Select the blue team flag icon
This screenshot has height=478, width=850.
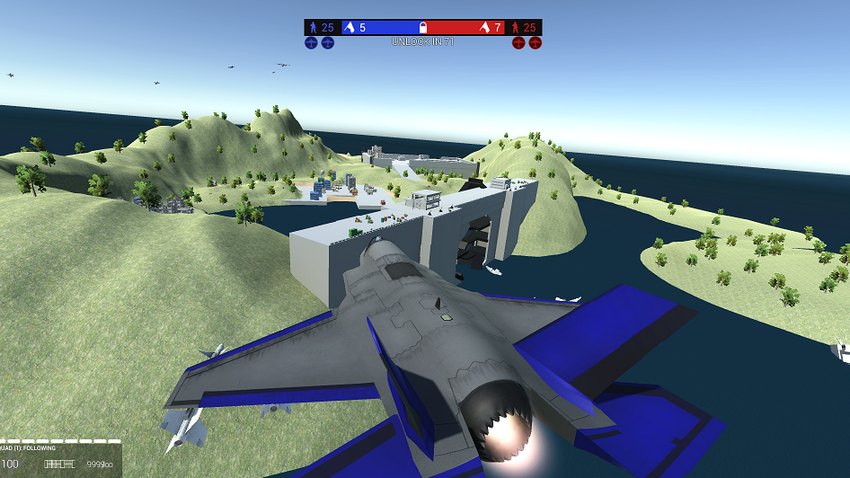349,27
